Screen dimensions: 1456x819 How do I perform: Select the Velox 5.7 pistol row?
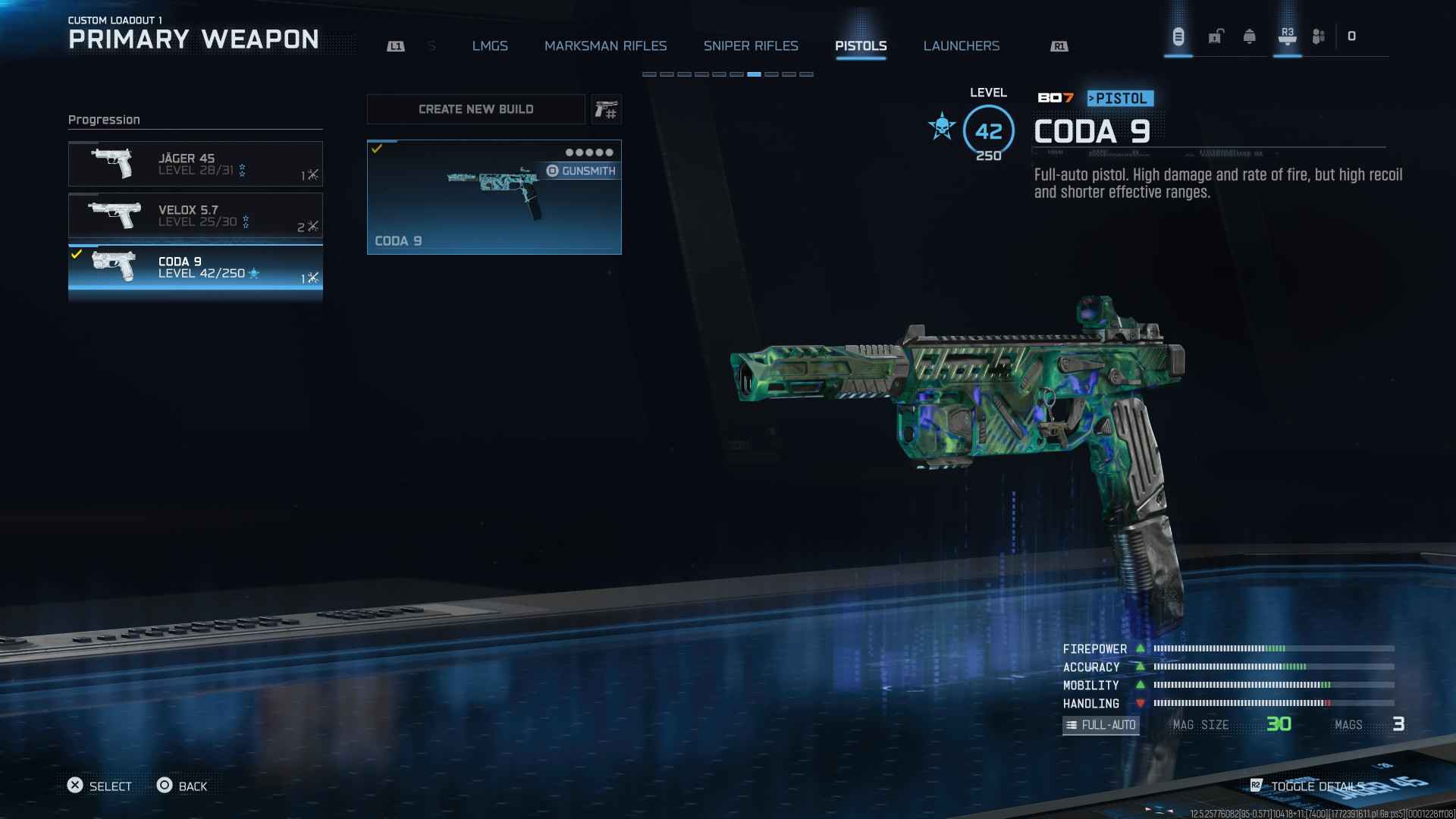pos(195,215)
